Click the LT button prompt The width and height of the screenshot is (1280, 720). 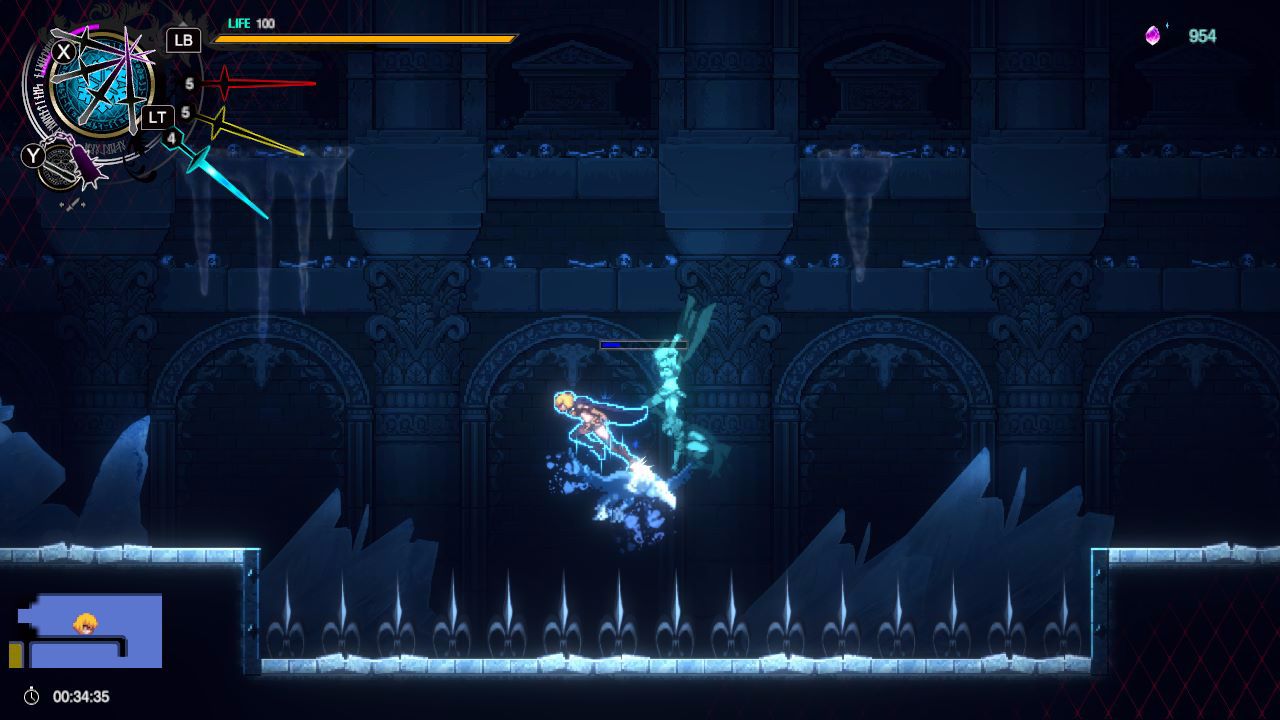pyautogui.click(x=159, y=117)
